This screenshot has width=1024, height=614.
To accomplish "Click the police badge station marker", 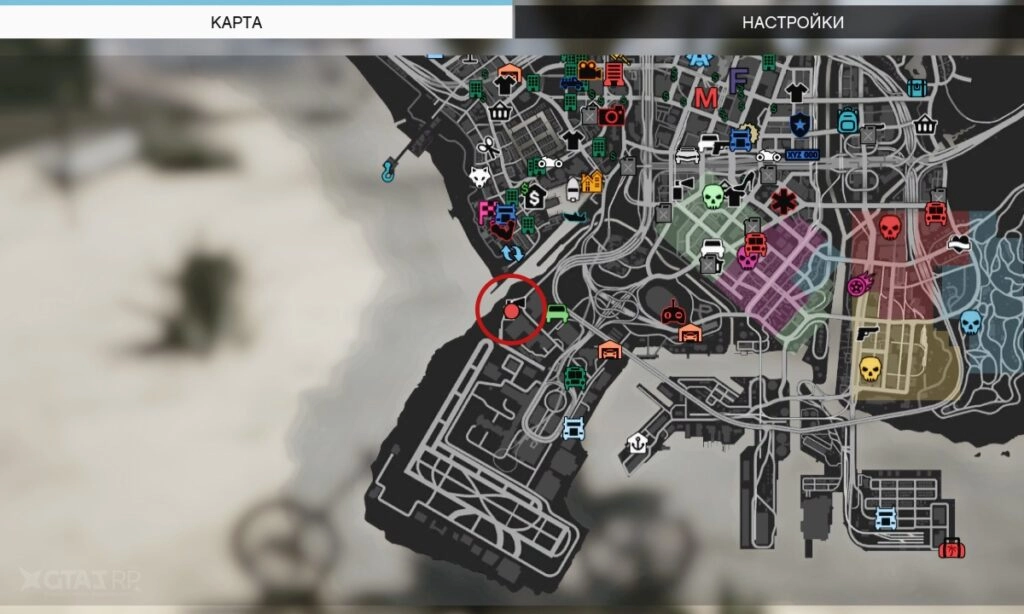I will tap(799, 124).
